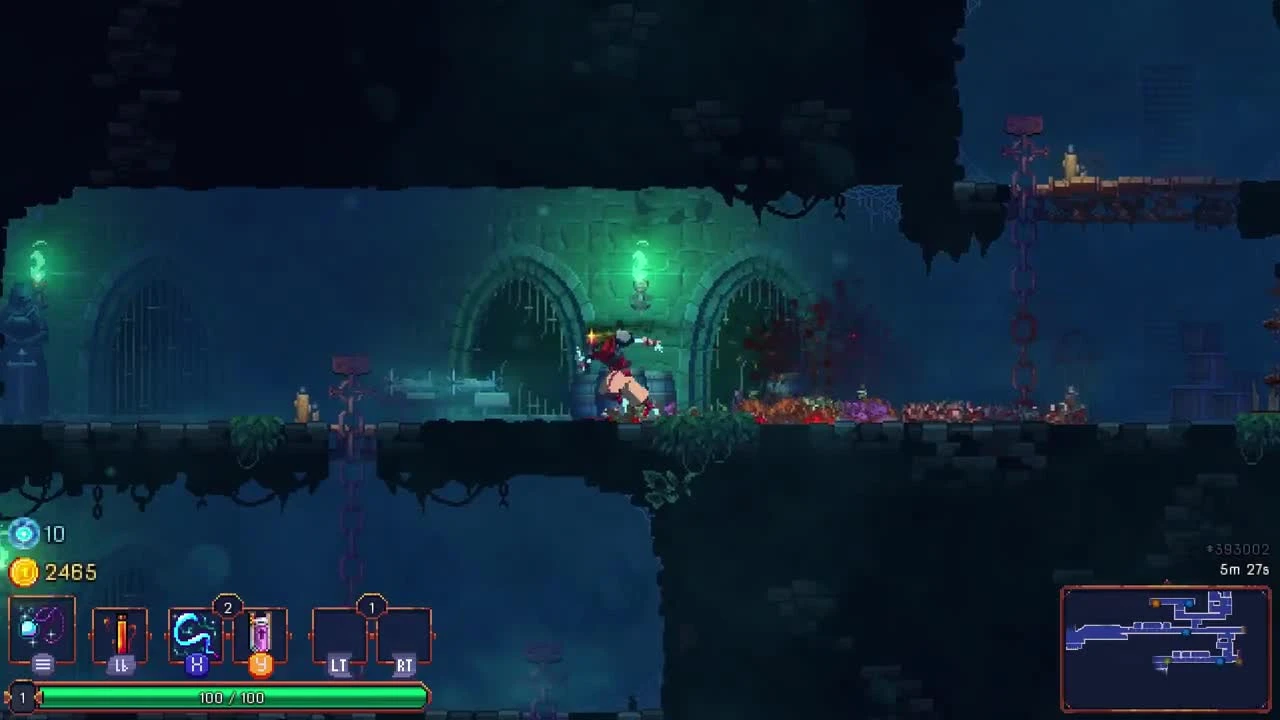The image size is (1280, 720).
Task: Select the cells counter icon
Action: (x=22, y=535)
